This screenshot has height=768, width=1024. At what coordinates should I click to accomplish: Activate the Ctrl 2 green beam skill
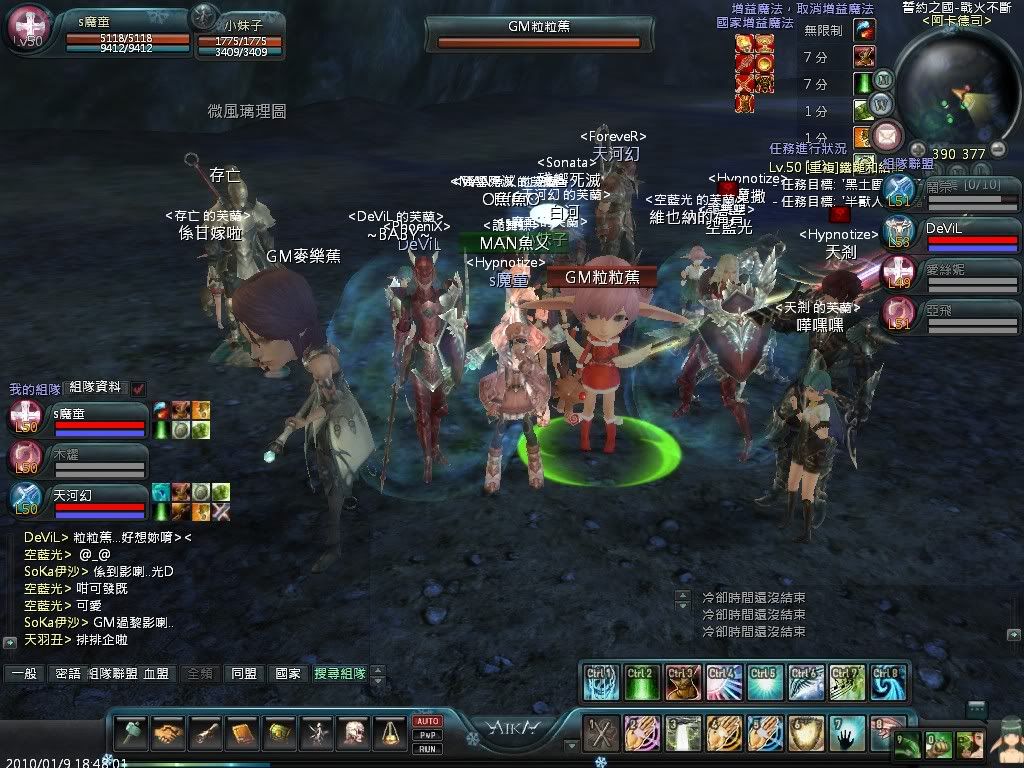point(643,681)
